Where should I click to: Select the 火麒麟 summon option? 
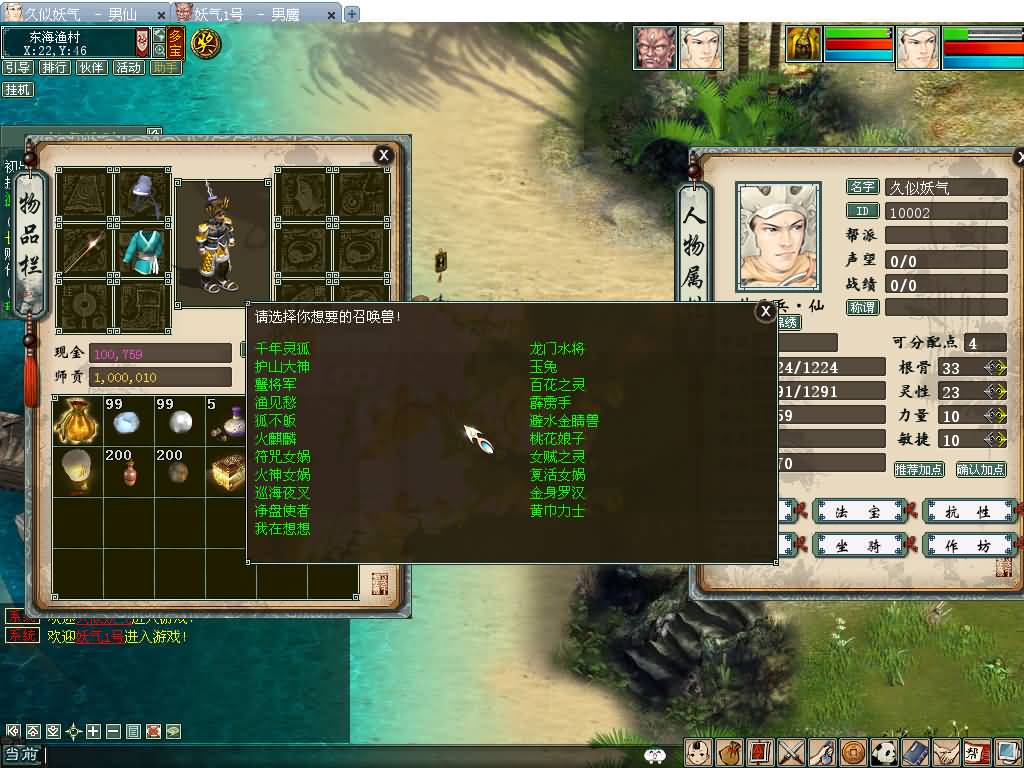(277, 439)
